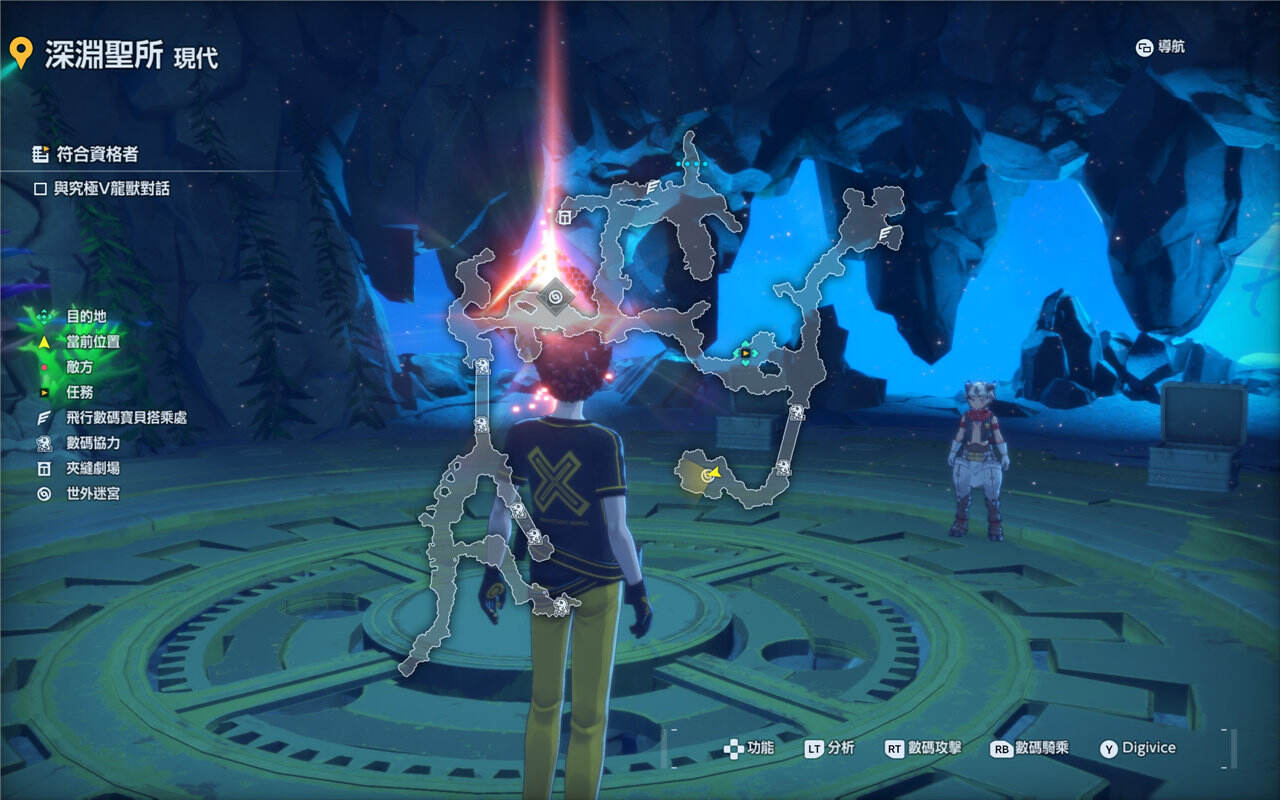Select the yellow quest marker on the map

coord(746,352)
